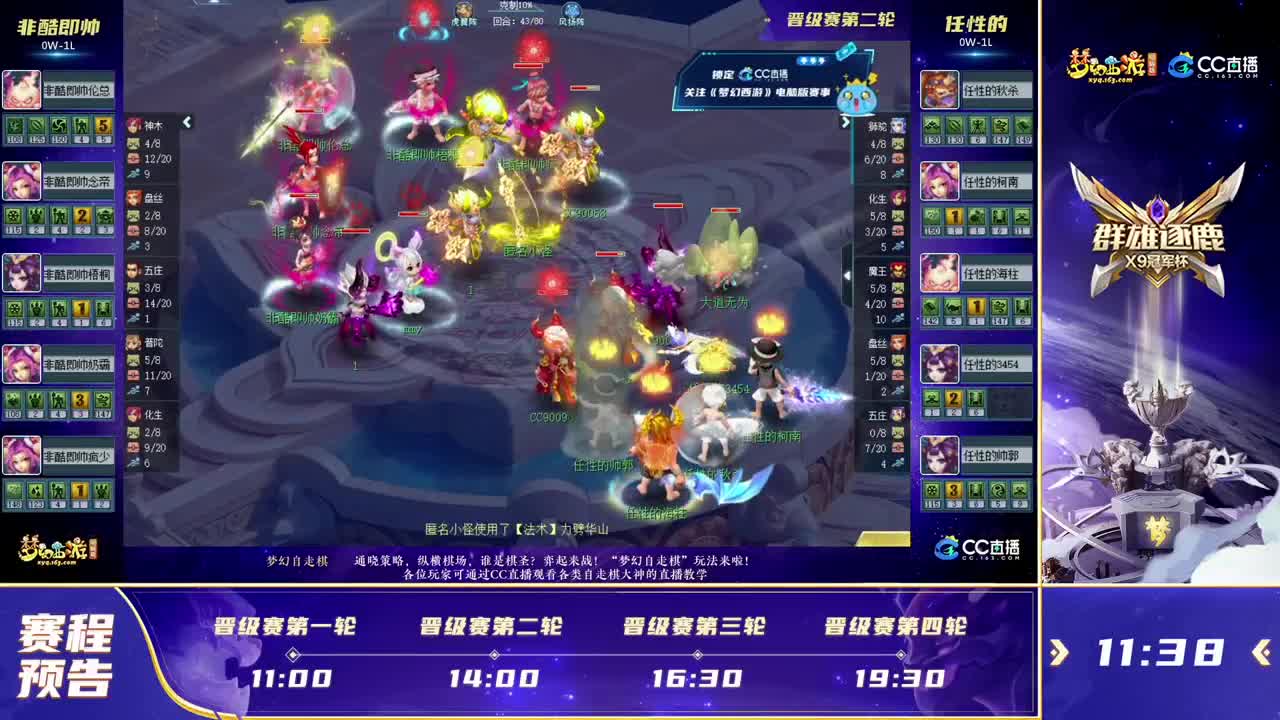The width and height of the screenshot is (1280, 720).
Task: Click the yellow 2 skill icon under 非酷即帅念帝
Action: click(82, 217)
